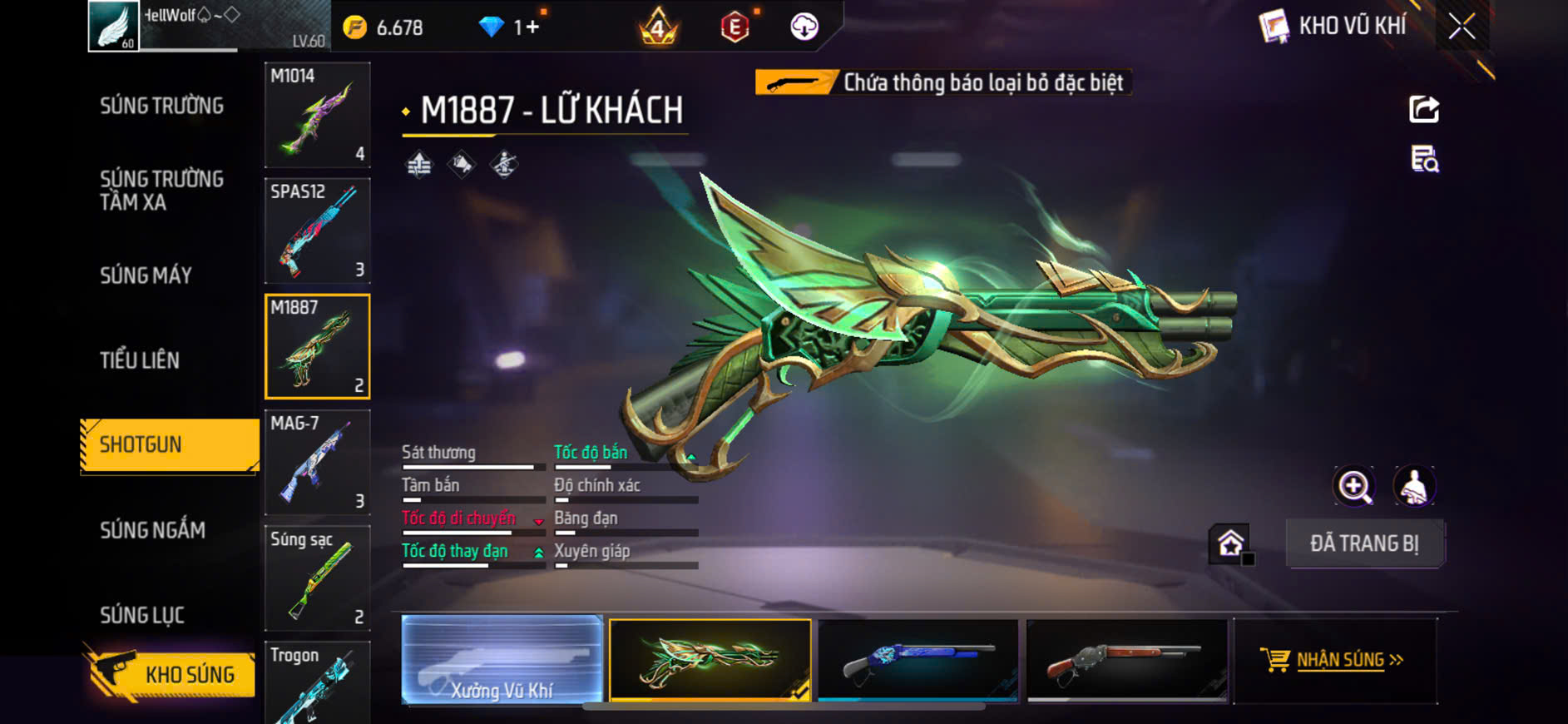
Task: Choose the red wooden M1887 skin
Action: [1127, 660]
